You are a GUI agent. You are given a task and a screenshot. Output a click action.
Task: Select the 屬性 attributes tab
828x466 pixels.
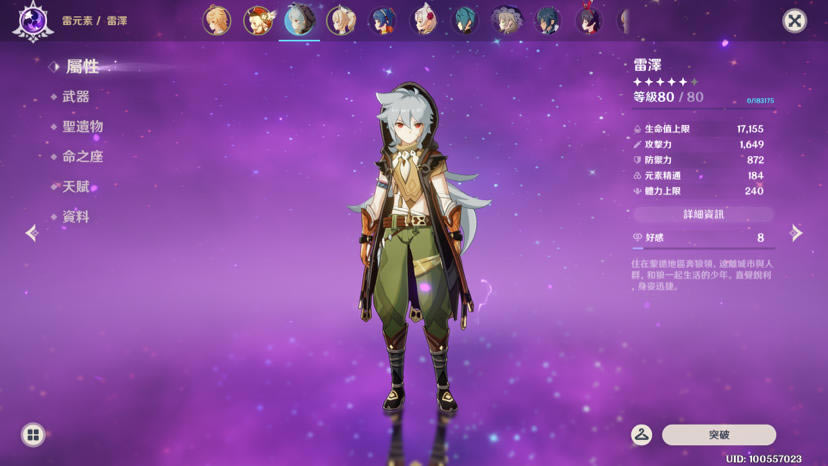click(82, 67)
